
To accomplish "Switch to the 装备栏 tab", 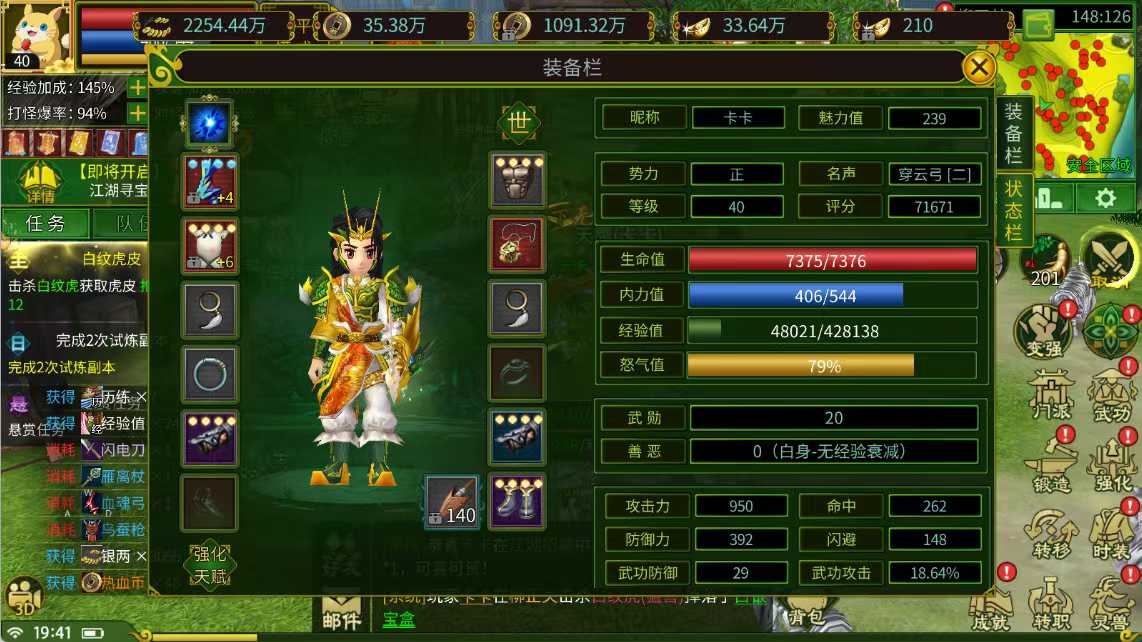I will [1013, 133].
